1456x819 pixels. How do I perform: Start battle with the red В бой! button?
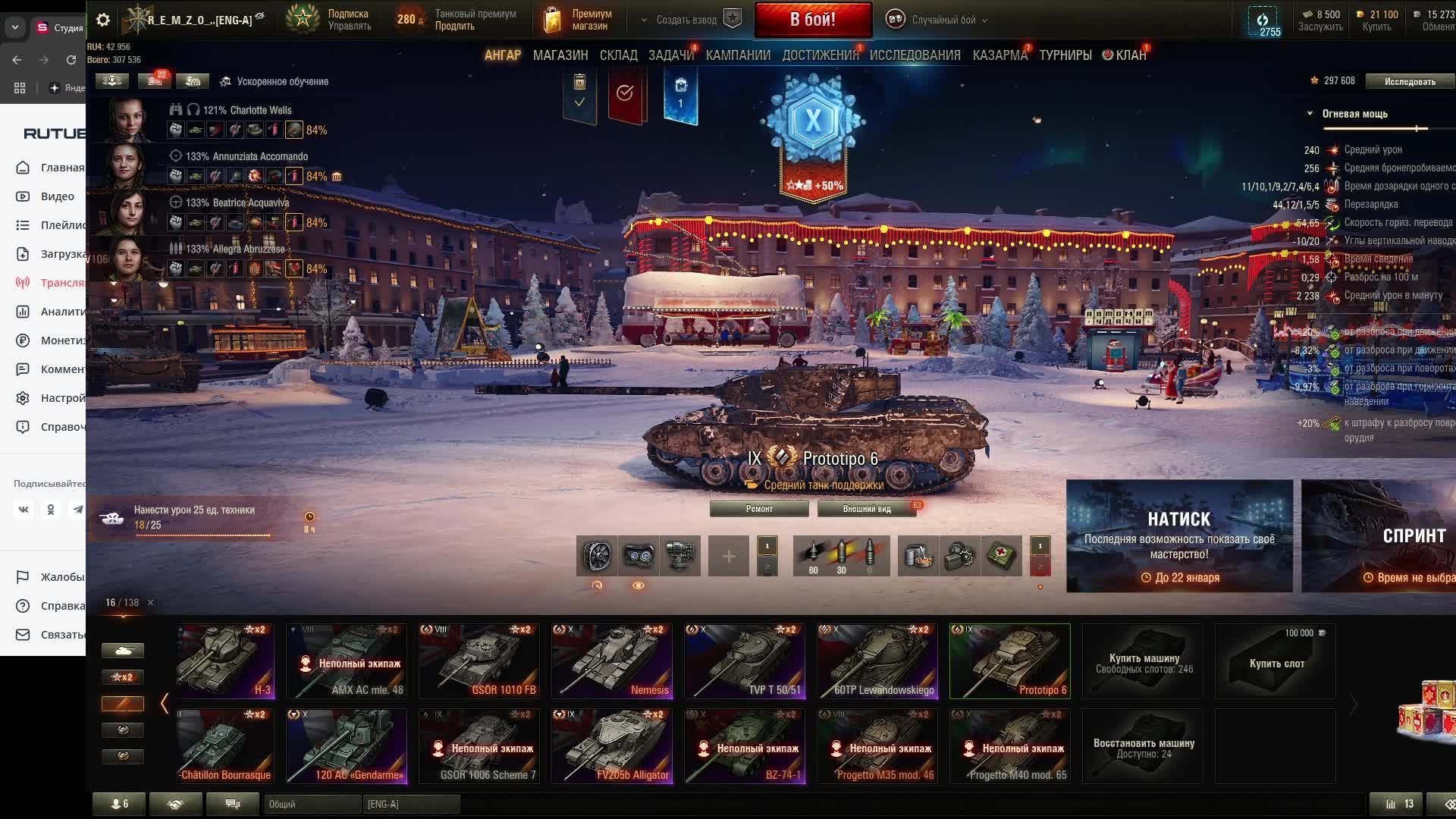pyautogui.click(x=812, y=20)
